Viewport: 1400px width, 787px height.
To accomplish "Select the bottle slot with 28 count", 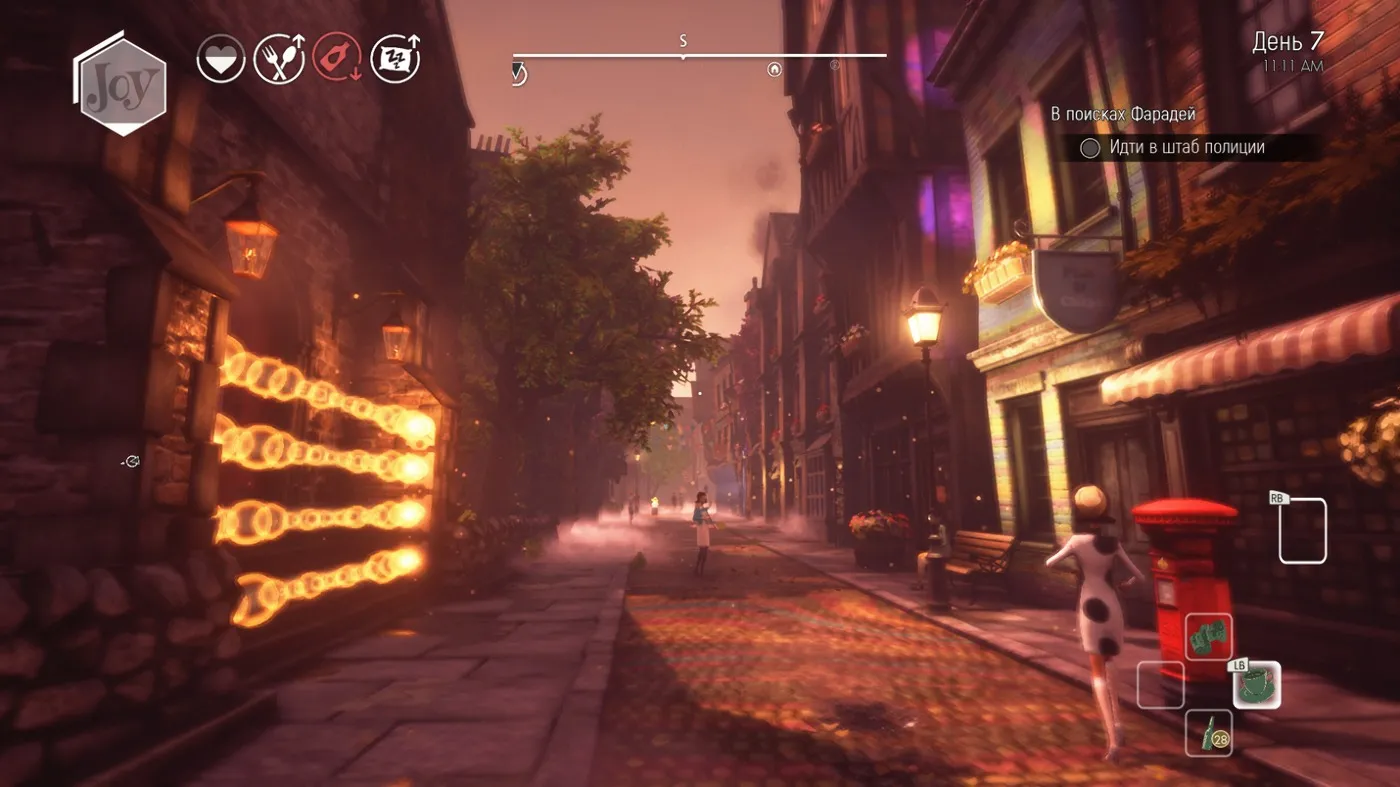I will (x=1208, y=733).
